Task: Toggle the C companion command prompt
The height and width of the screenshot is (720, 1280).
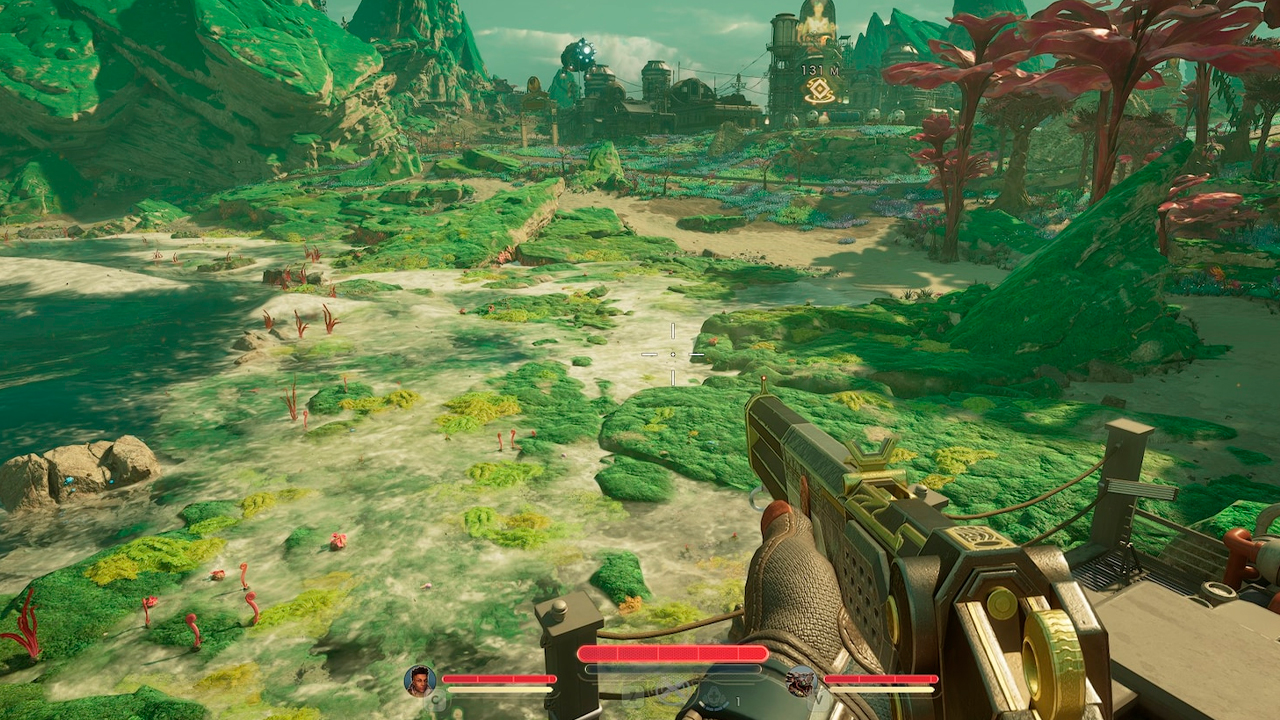Action: 435,699
